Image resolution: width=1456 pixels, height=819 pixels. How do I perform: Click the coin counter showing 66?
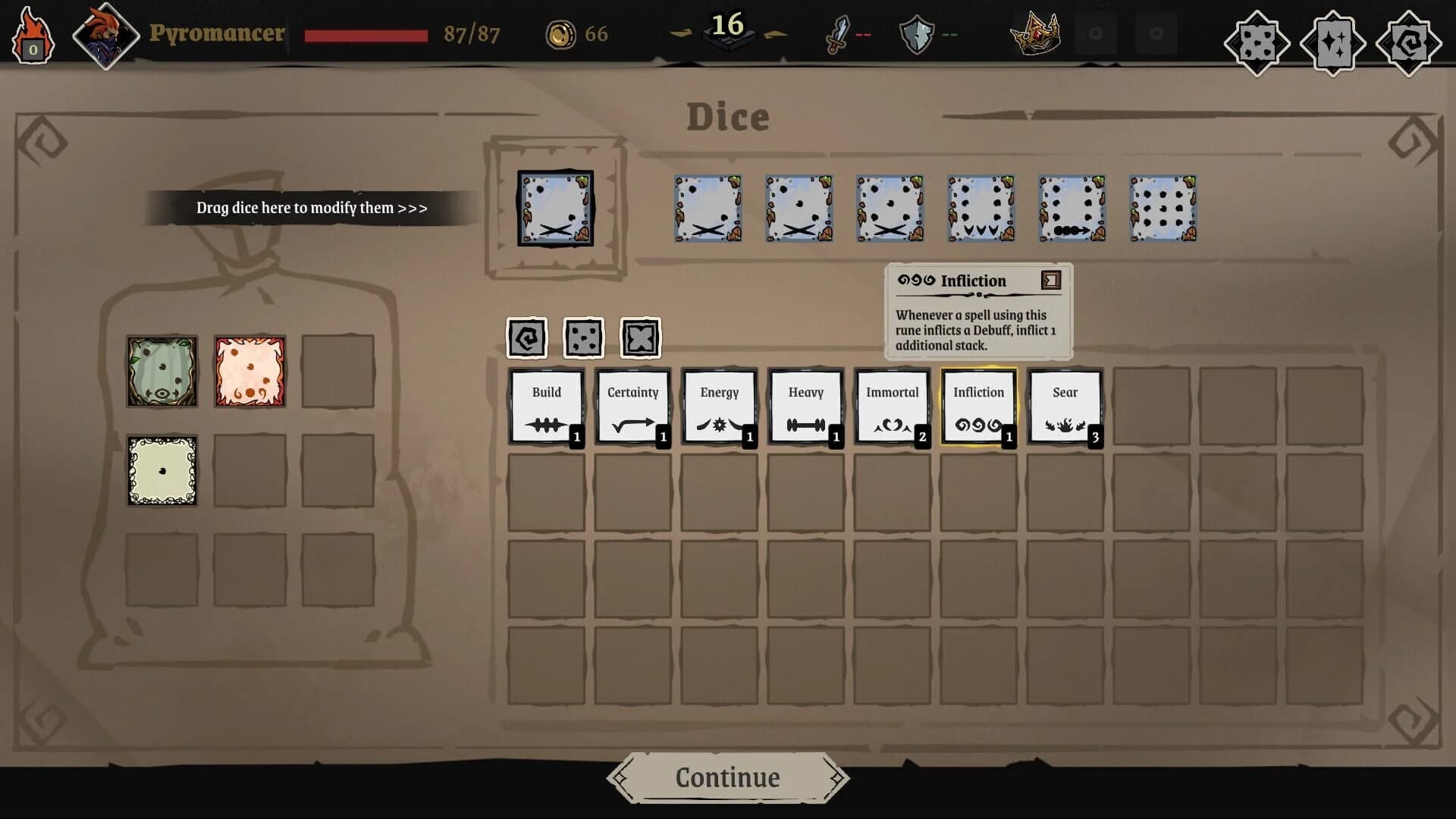[x=576, y=33]
